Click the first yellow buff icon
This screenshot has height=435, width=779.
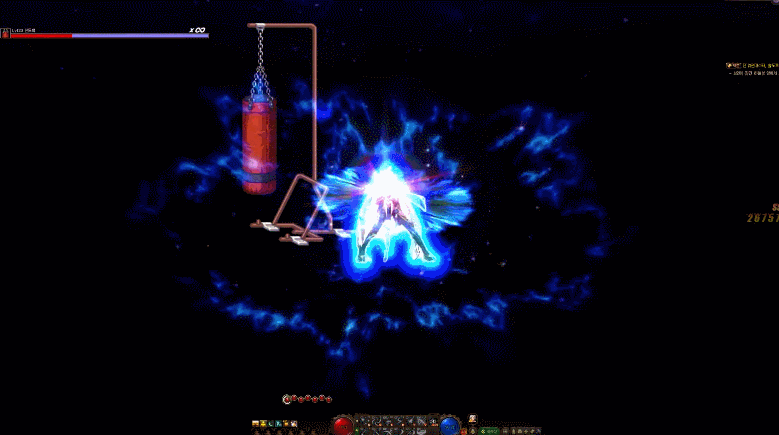point(255,424)
